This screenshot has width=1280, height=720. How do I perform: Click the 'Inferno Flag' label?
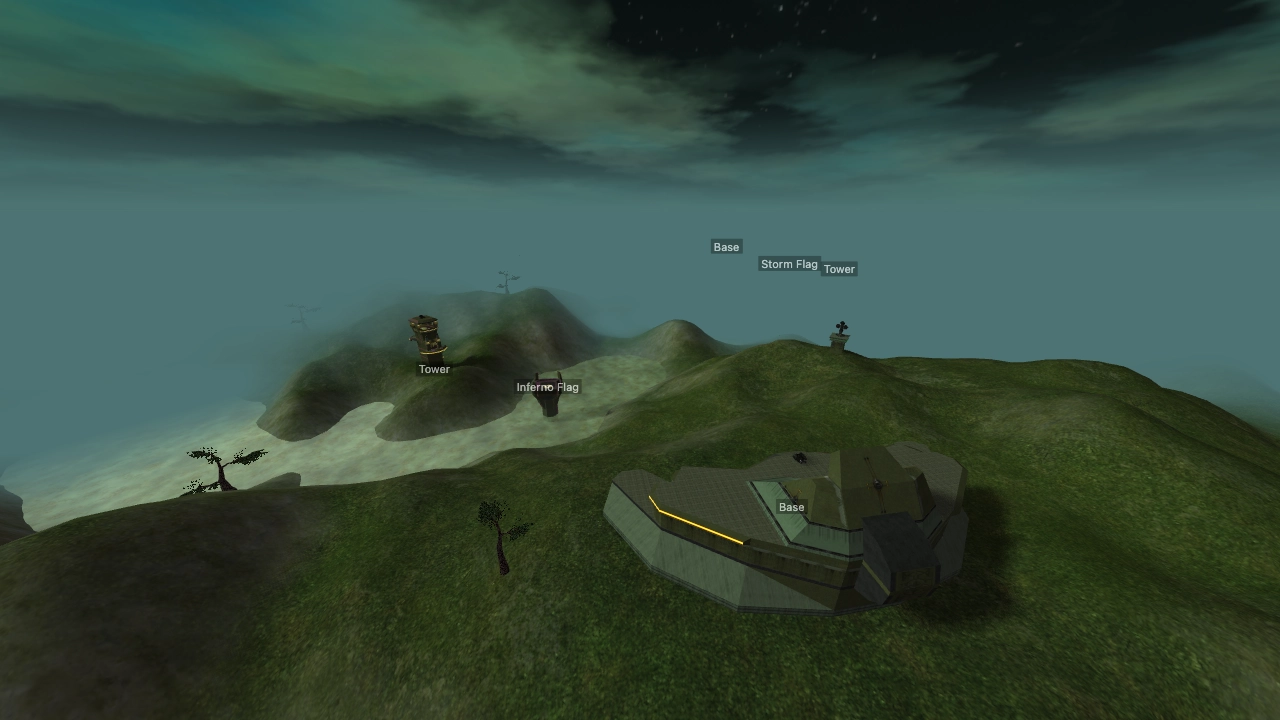click(546, 386)
